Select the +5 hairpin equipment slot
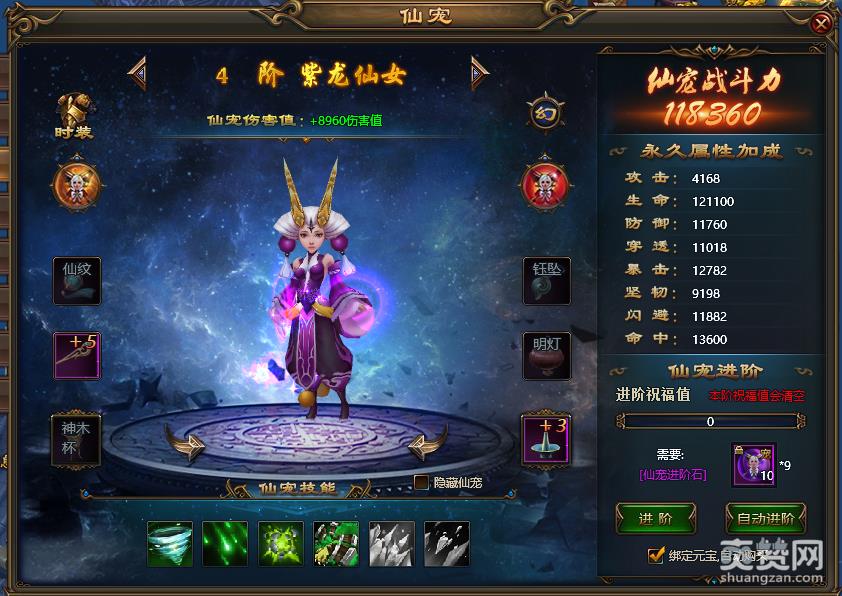Image resolution: width=842 pixels, height=596 pixels. point(77,356)
